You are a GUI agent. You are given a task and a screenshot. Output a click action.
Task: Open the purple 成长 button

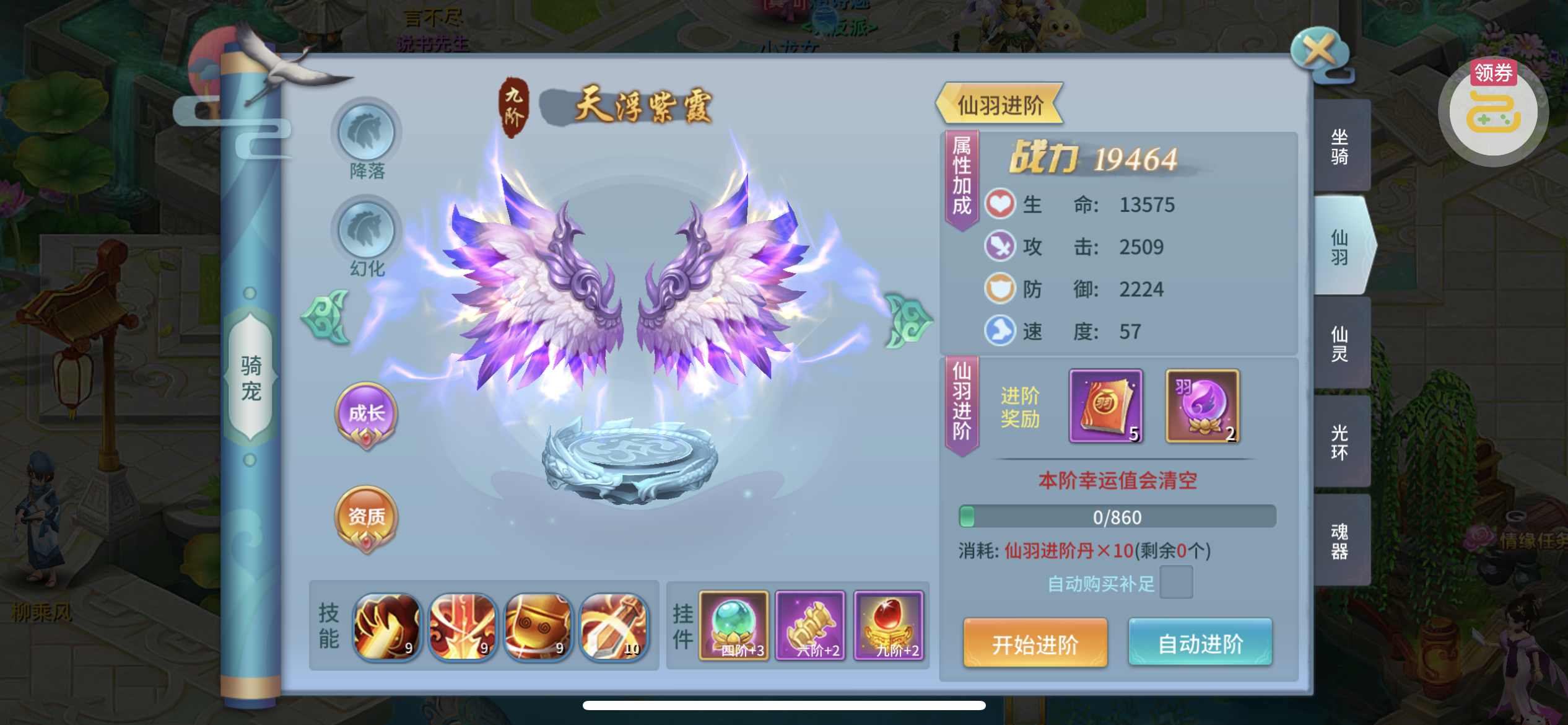[367, 414]
